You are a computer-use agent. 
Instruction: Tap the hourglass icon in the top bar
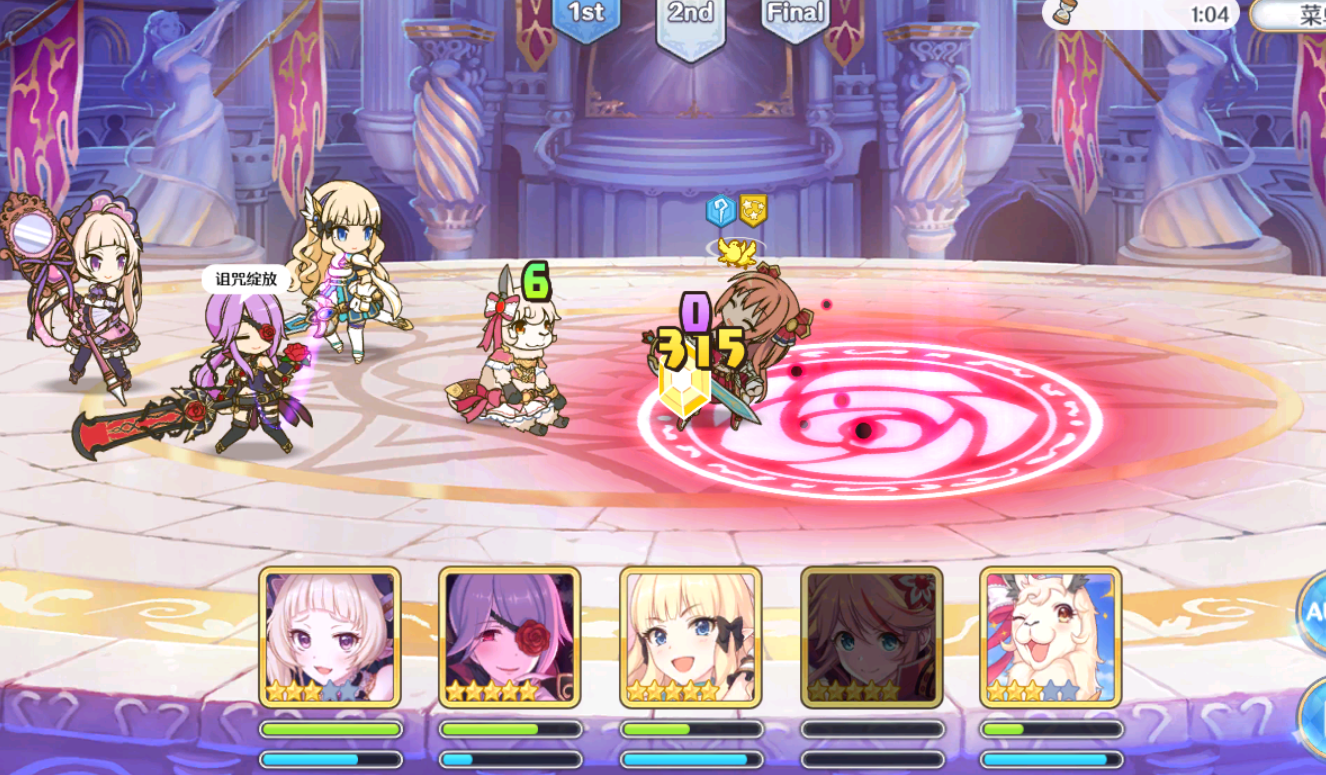(x=1063, y=13)
